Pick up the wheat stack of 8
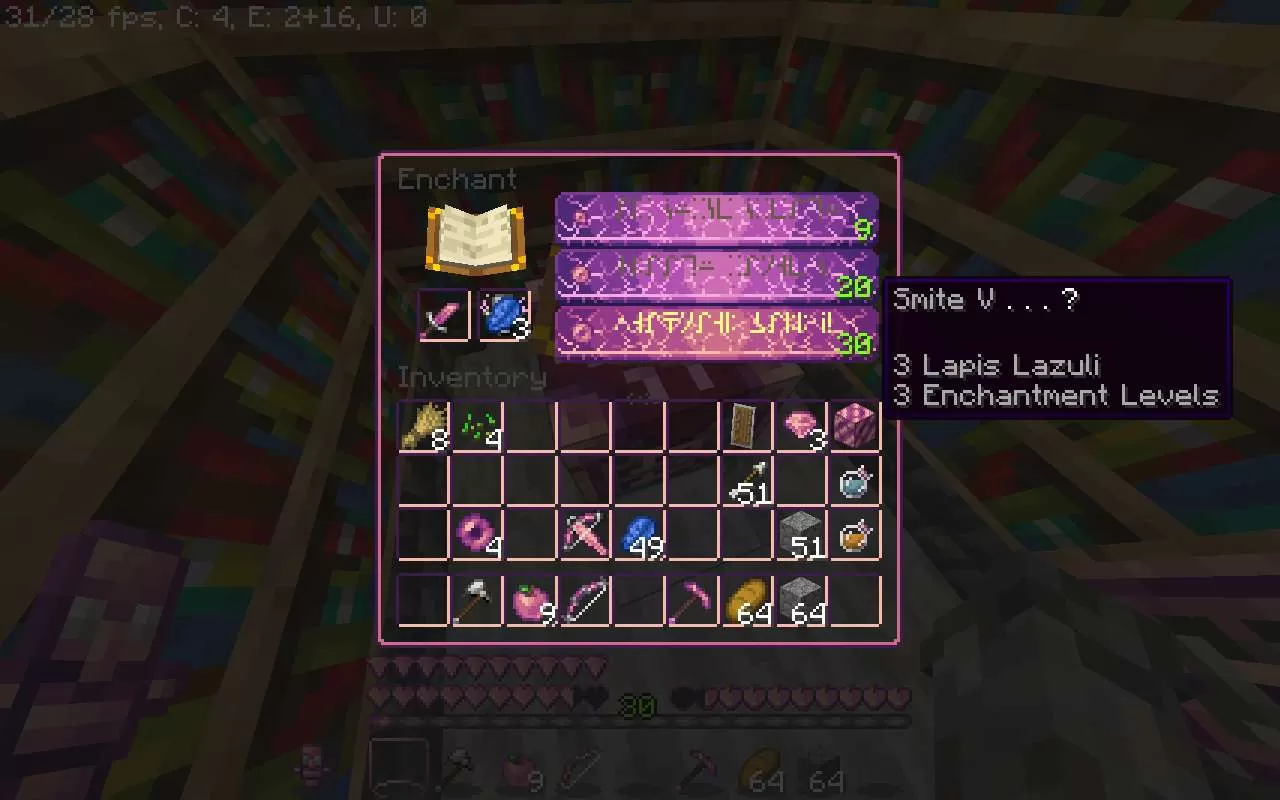 421,425
